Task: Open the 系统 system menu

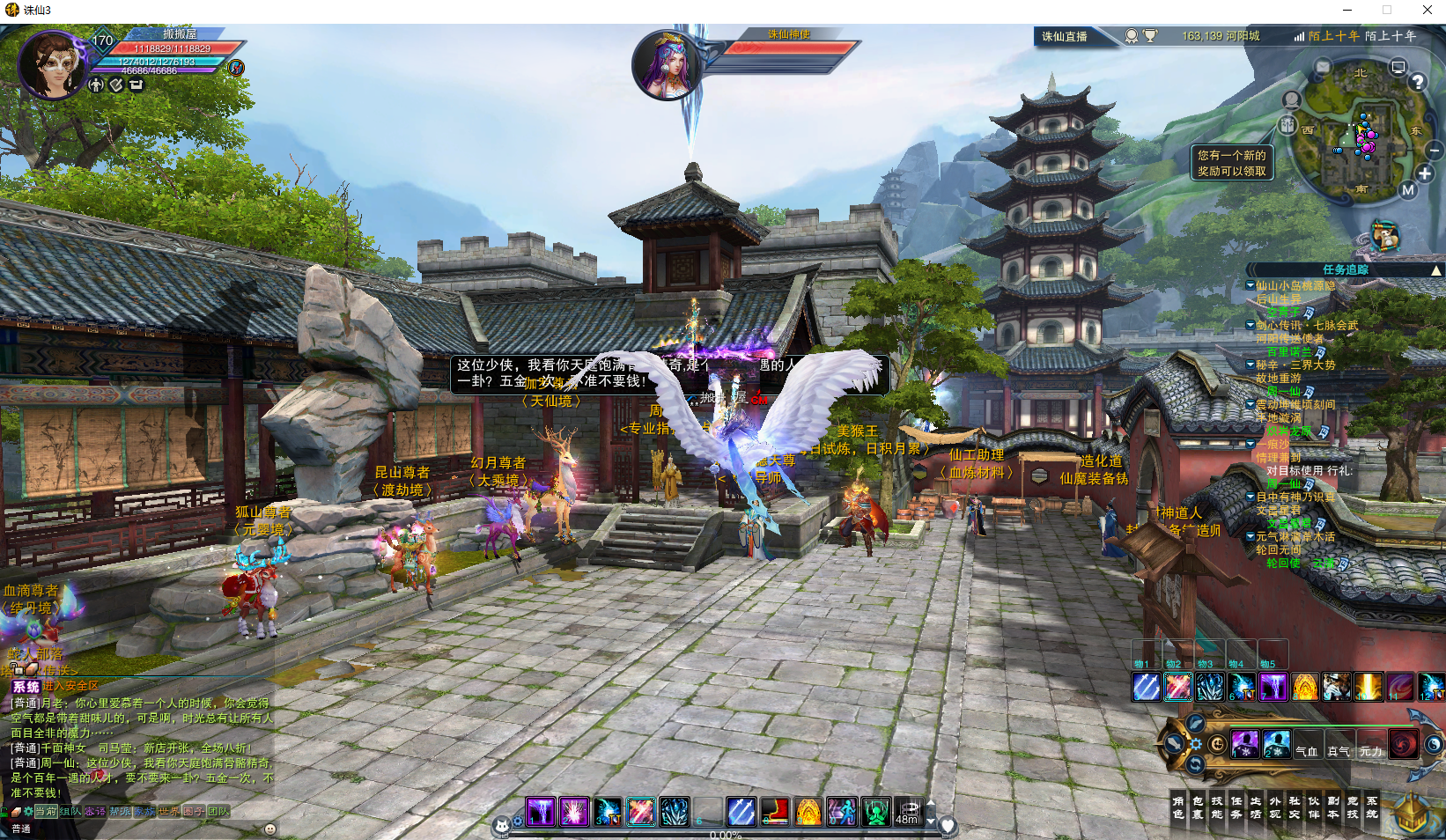Action: 1372,807
